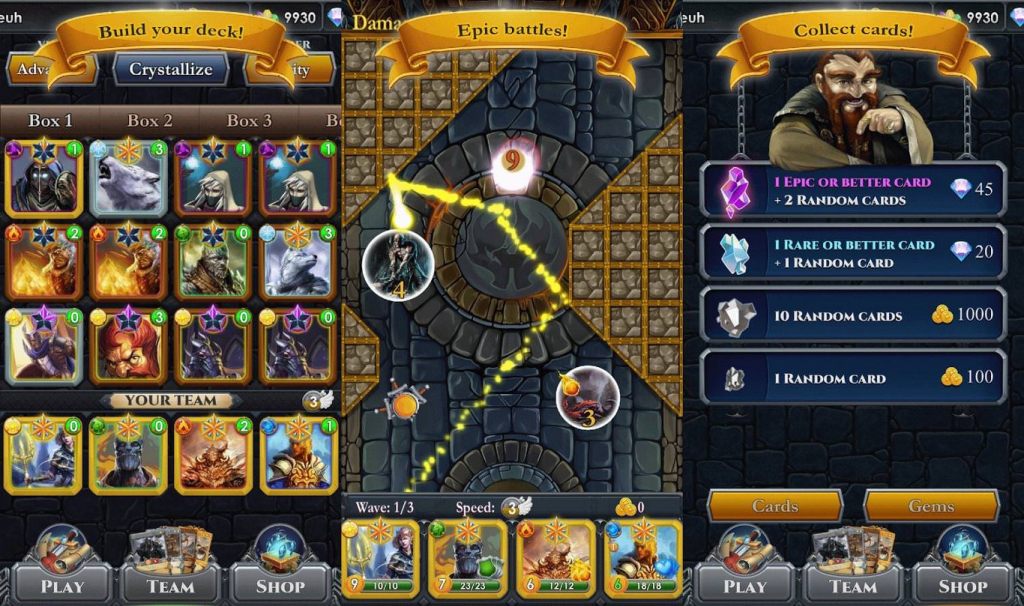Select the black panther card under Your Team
Image resolution: width=1024 pixels, height=606 pixels.
[x=128, y=455]
